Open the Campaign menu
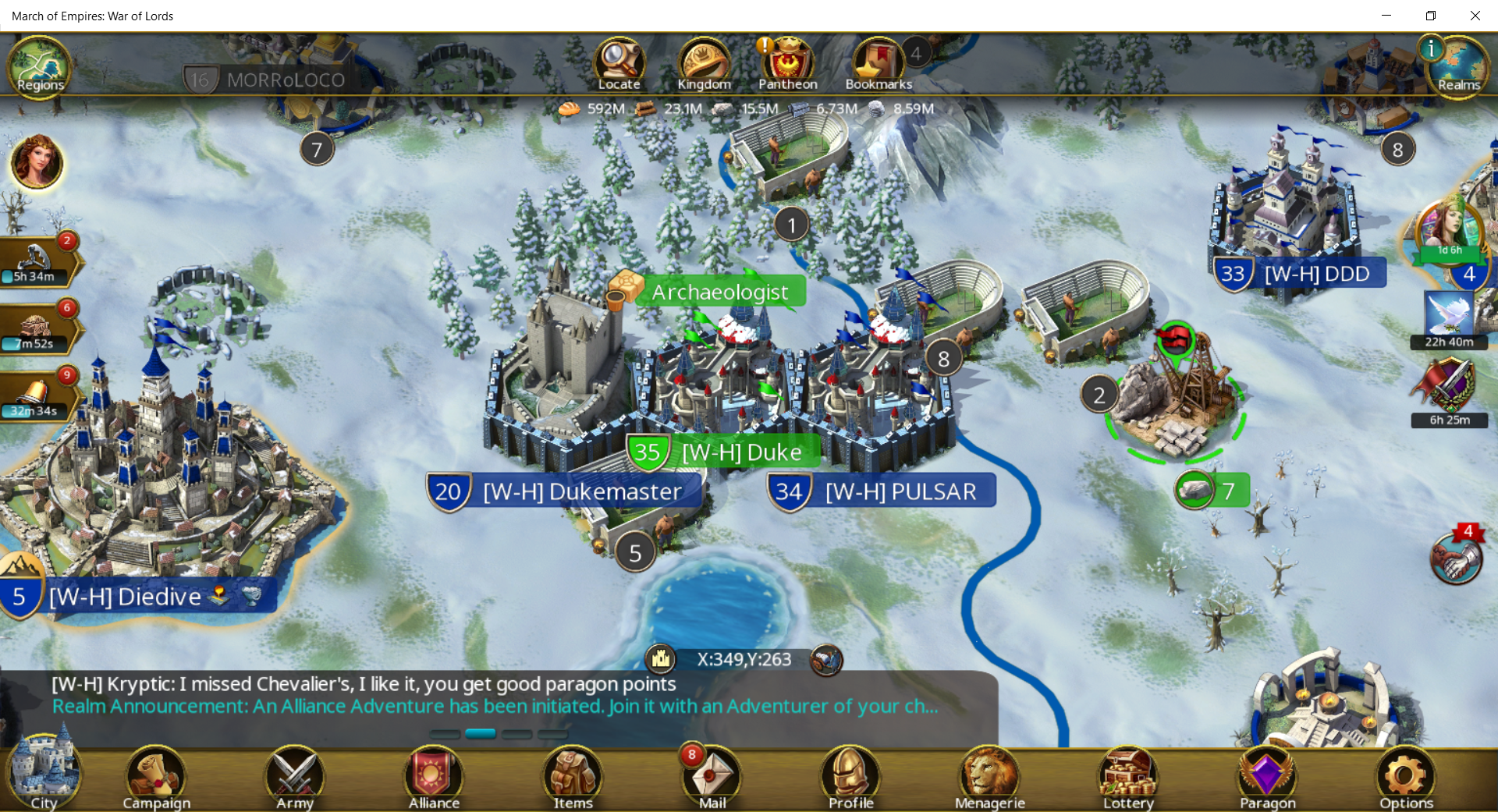The image size is (1498, 812). [156, 777]
